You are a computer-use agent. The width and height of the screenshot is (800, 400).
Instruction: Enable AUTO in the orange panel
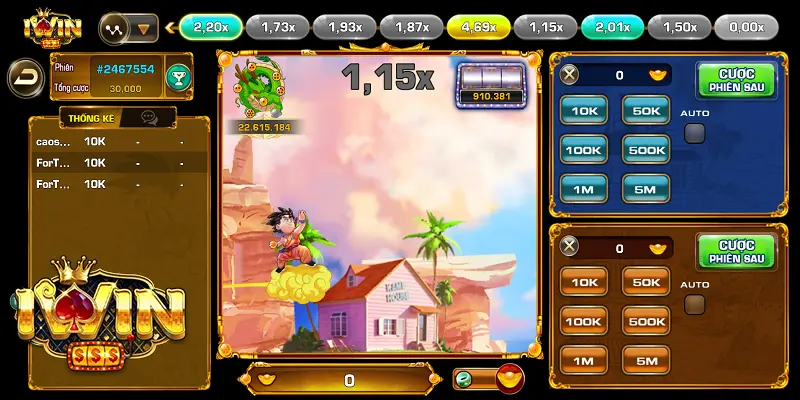[x=694, y=304]
